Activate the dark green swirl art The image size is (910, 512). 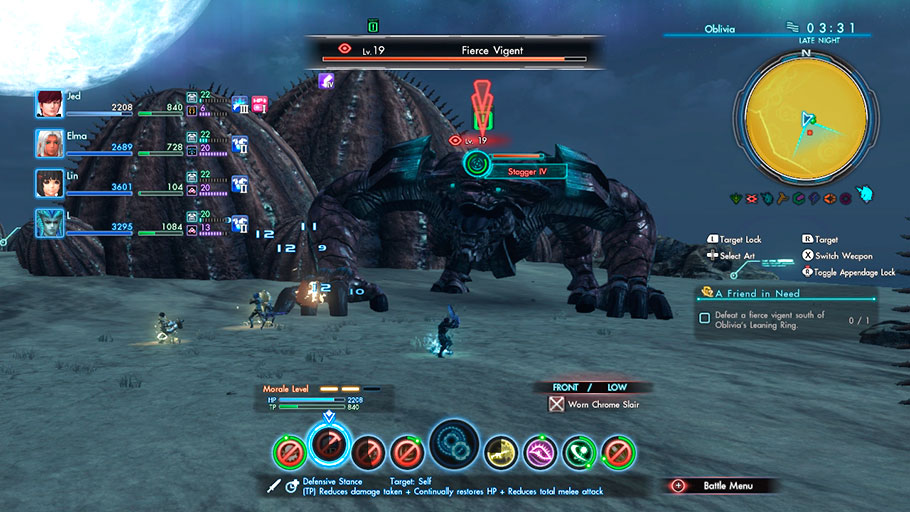580,453
